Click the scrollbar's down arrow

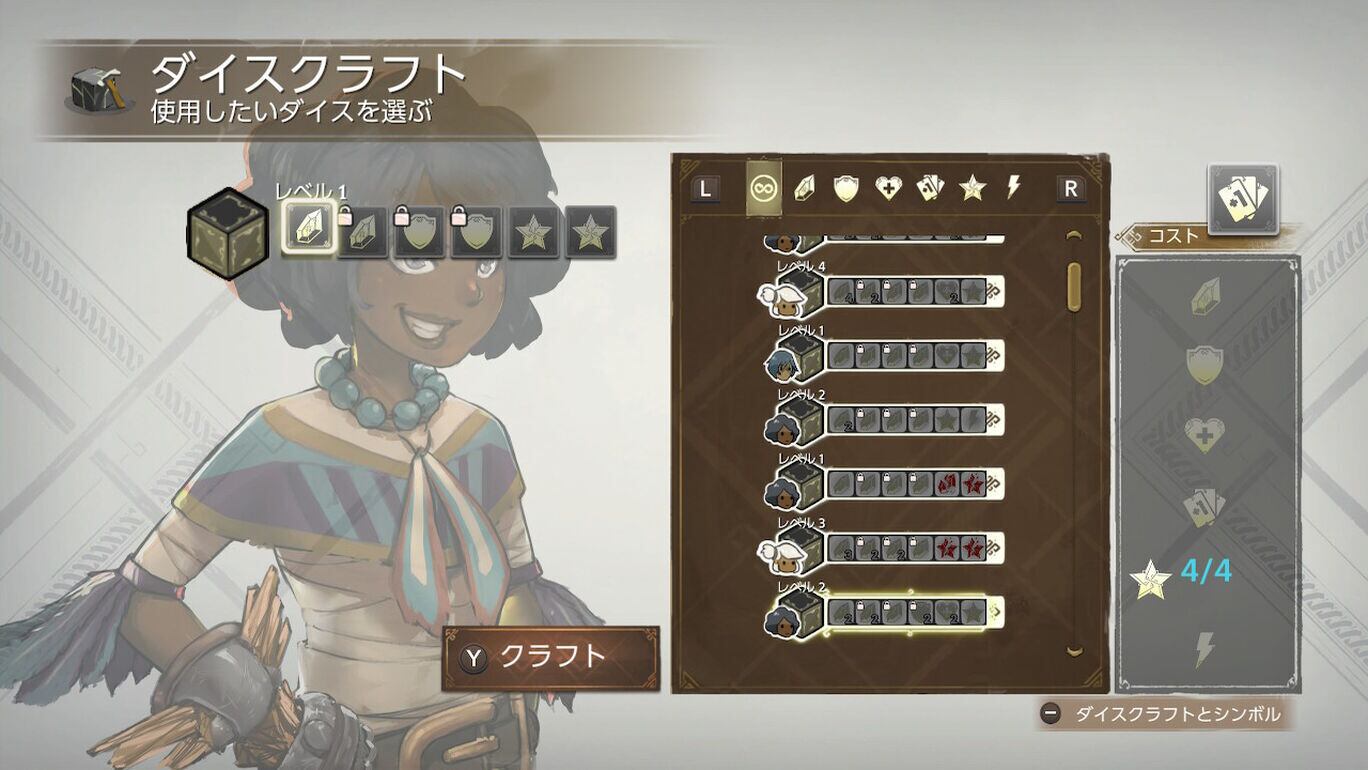click(x=1075, y=651)
